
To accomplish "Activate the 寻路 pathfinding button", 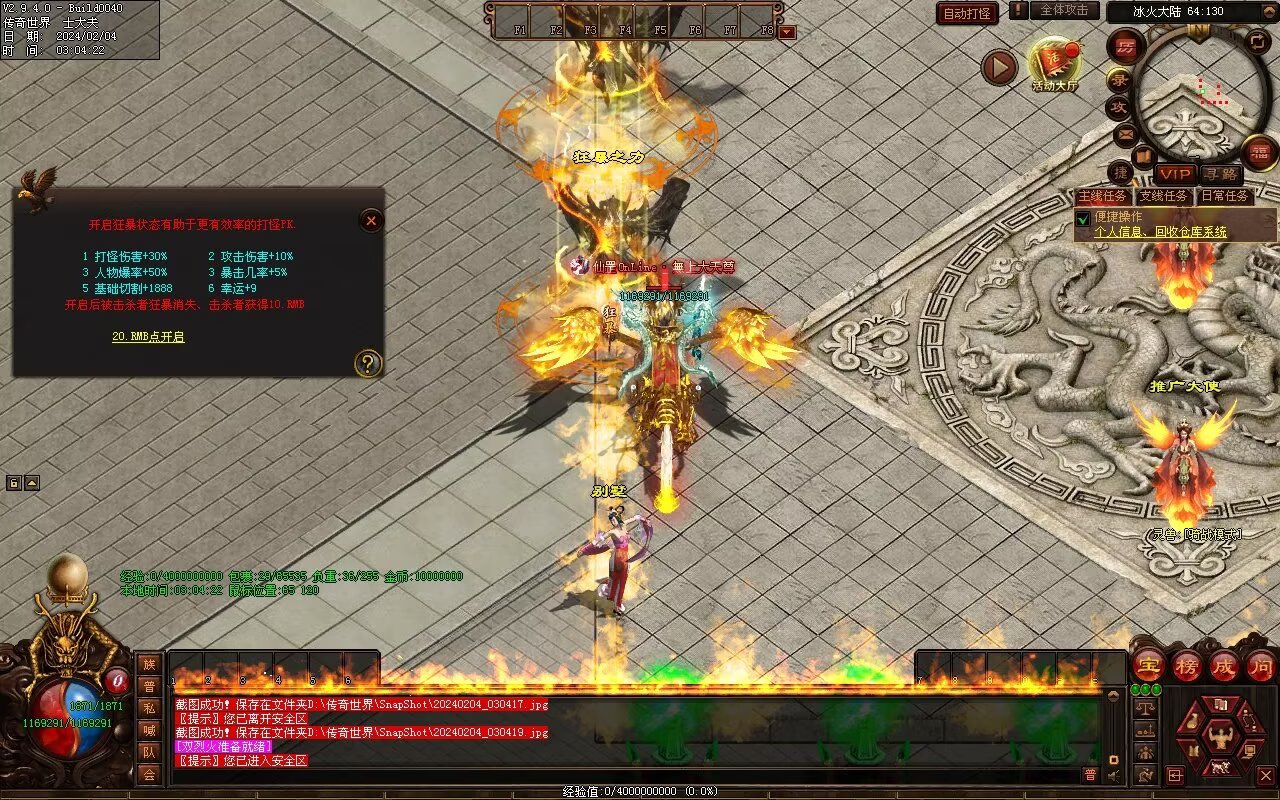I will tap(1220, 174).
